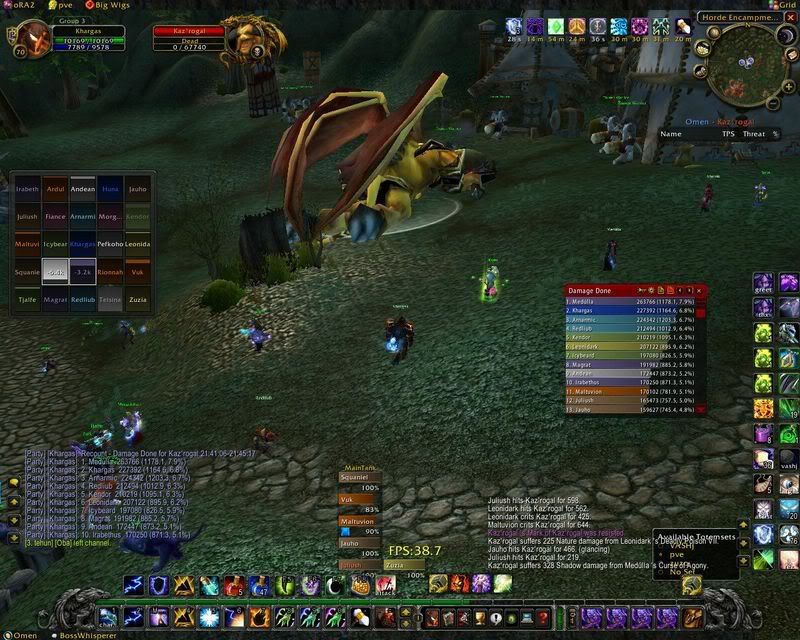Open the oRA2 menu
The height and width of the screenshot is (640, 800).
point(20,5)
